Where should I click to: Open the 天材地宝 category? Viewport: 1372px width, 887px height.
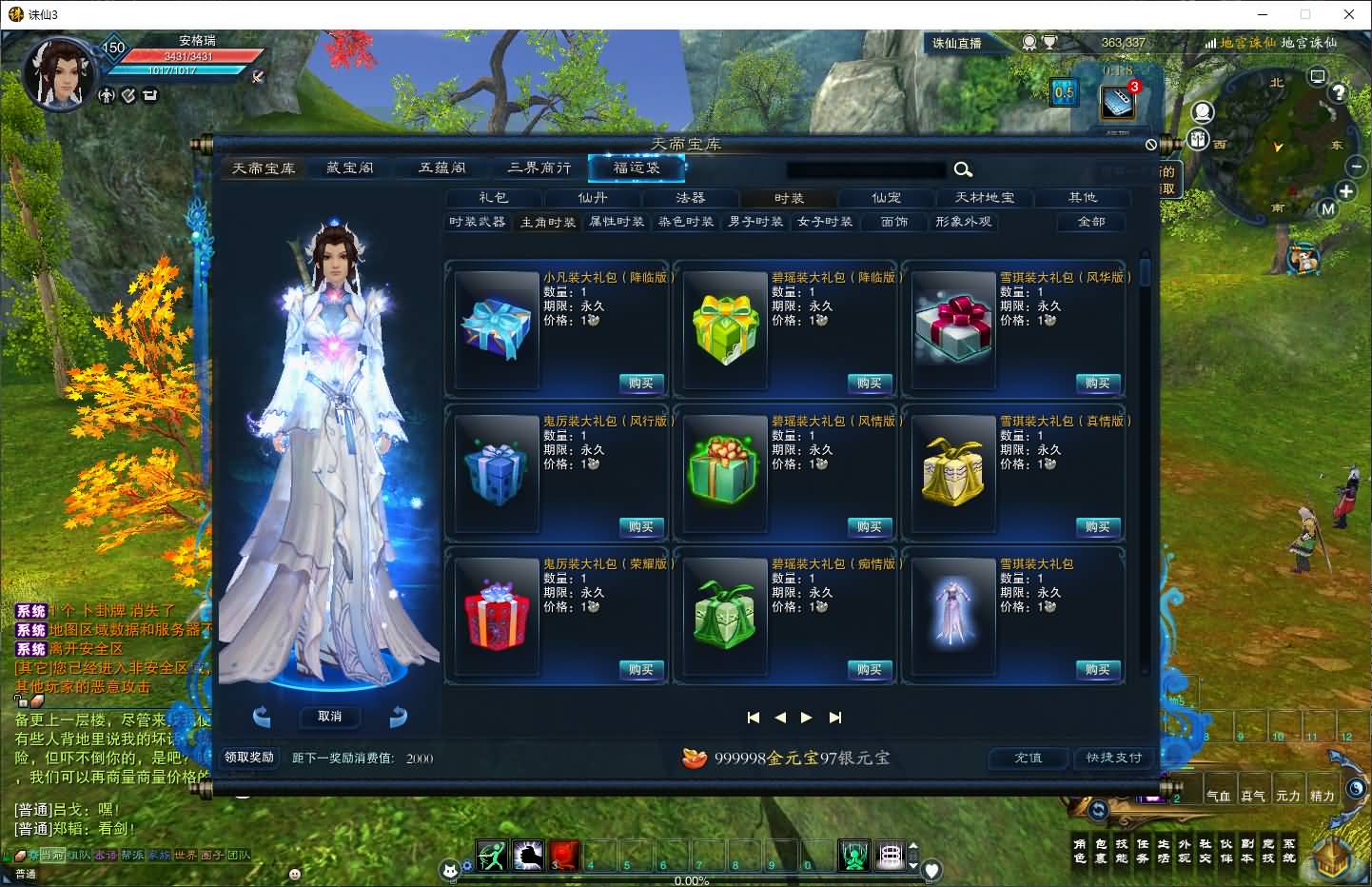click(985, 198)
